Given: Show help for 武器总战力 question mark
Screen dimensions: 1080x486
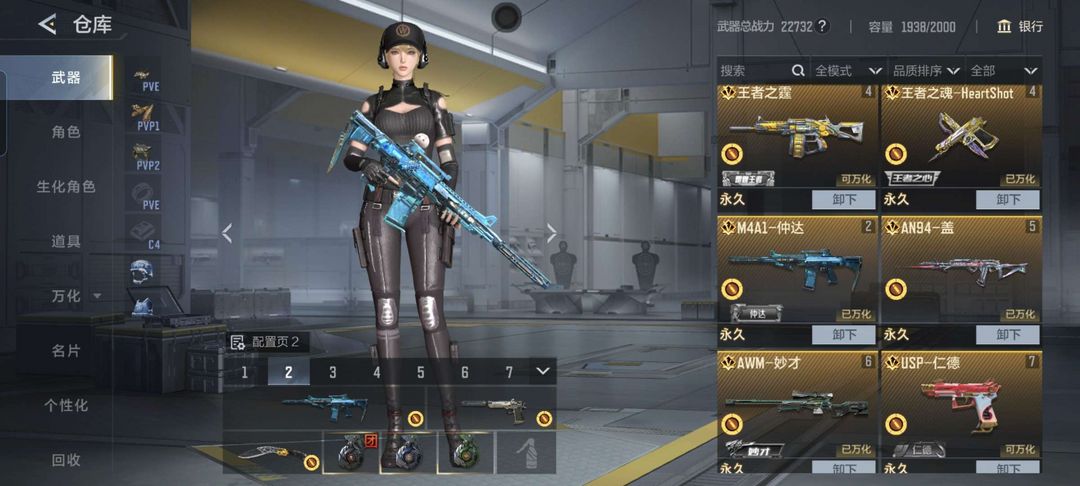Looking at the screenshot, I should [x=823, y=26].
